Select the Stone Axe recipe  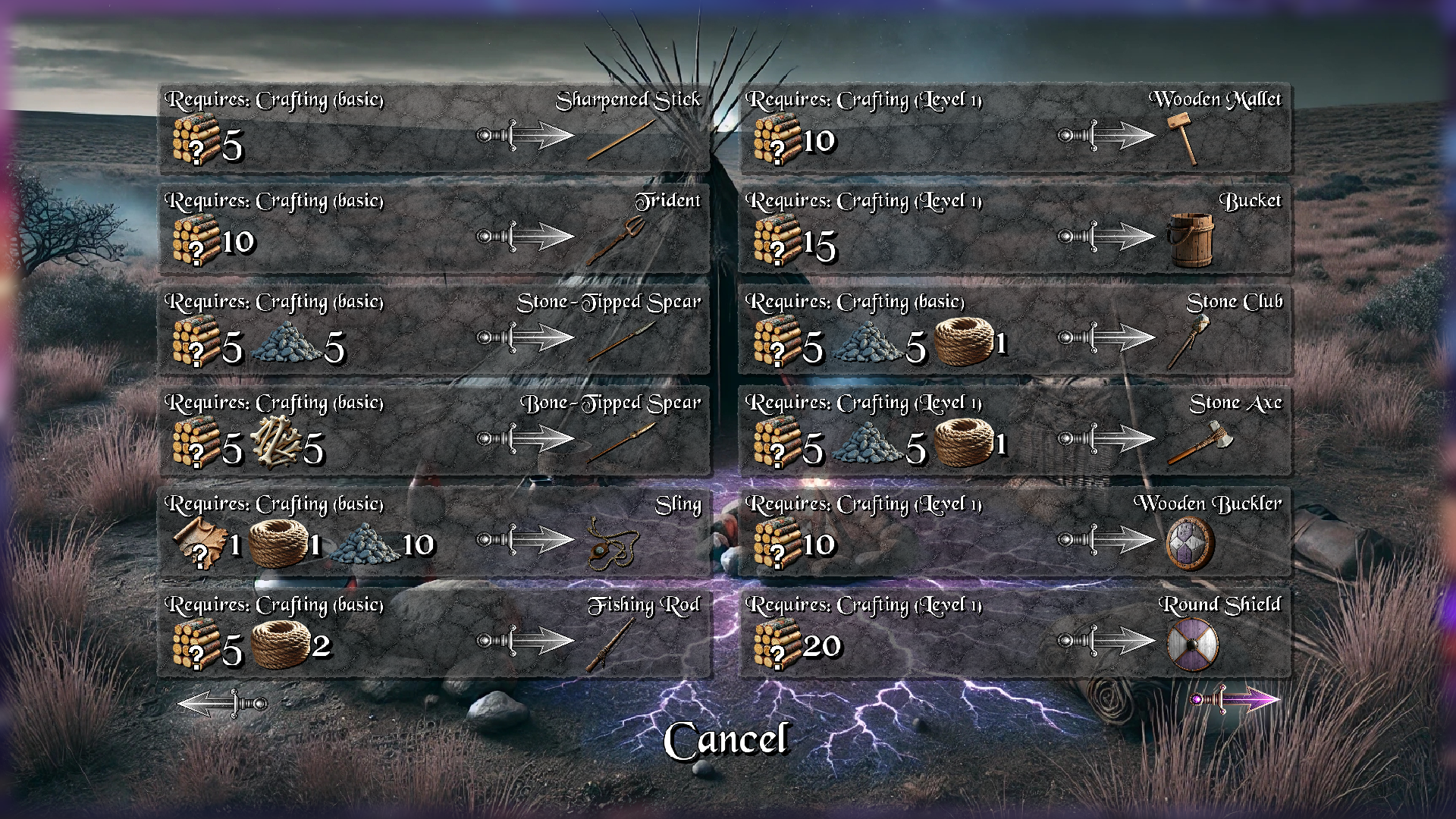[1015, 431]
